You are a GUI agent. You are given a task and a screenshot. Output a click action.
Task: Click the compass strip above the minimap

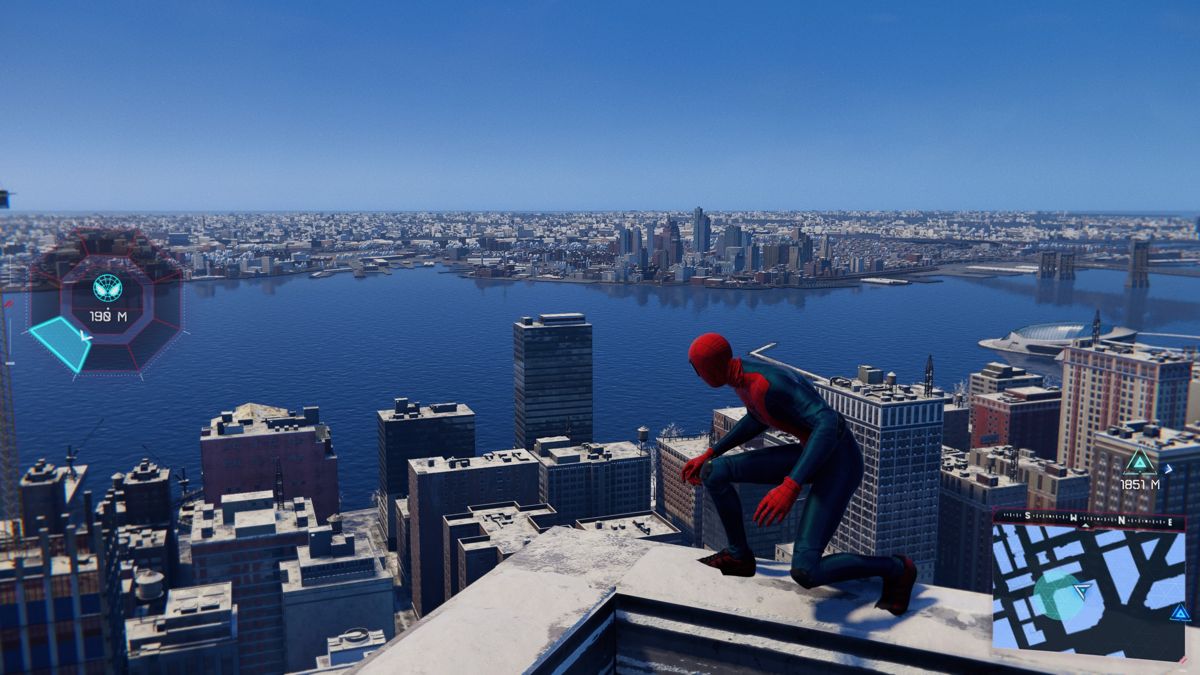(1088, 520)
